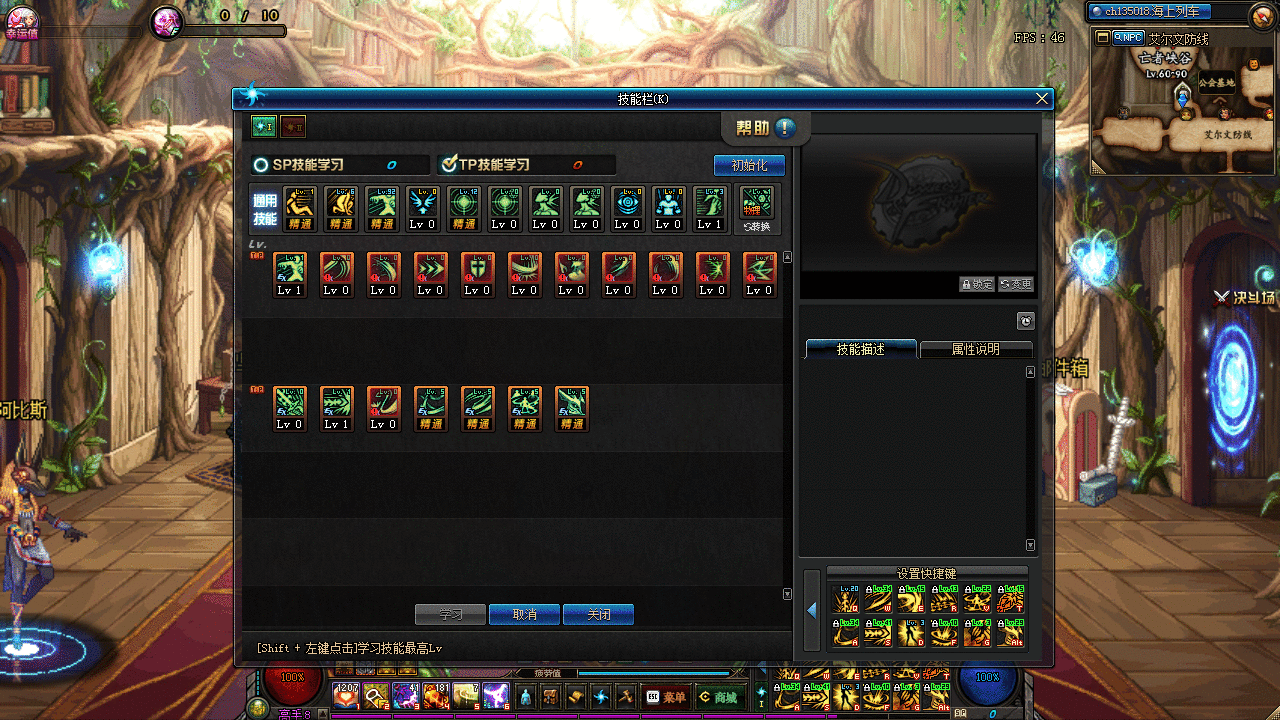The width and height of the screenshot is (1280, 720).
Task: Click the 学习 learn button
Action: click(450, 614)
